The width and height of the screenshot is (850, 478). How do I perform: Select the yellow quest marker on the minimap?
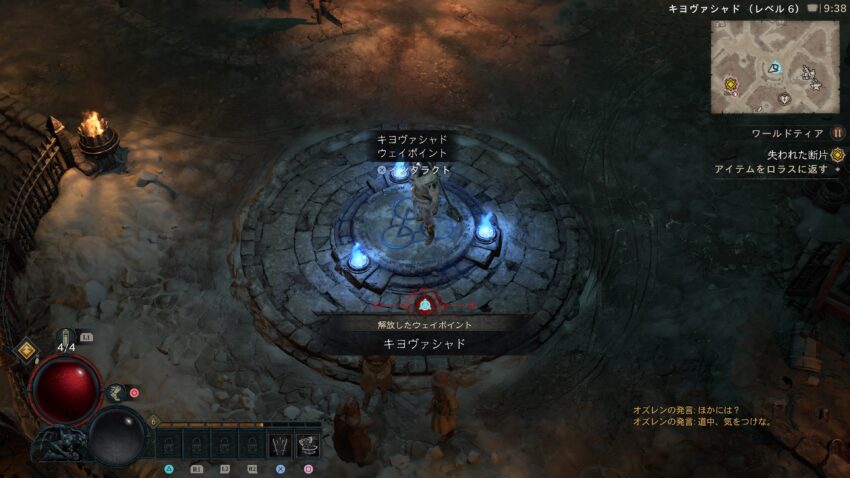[731, 84]
